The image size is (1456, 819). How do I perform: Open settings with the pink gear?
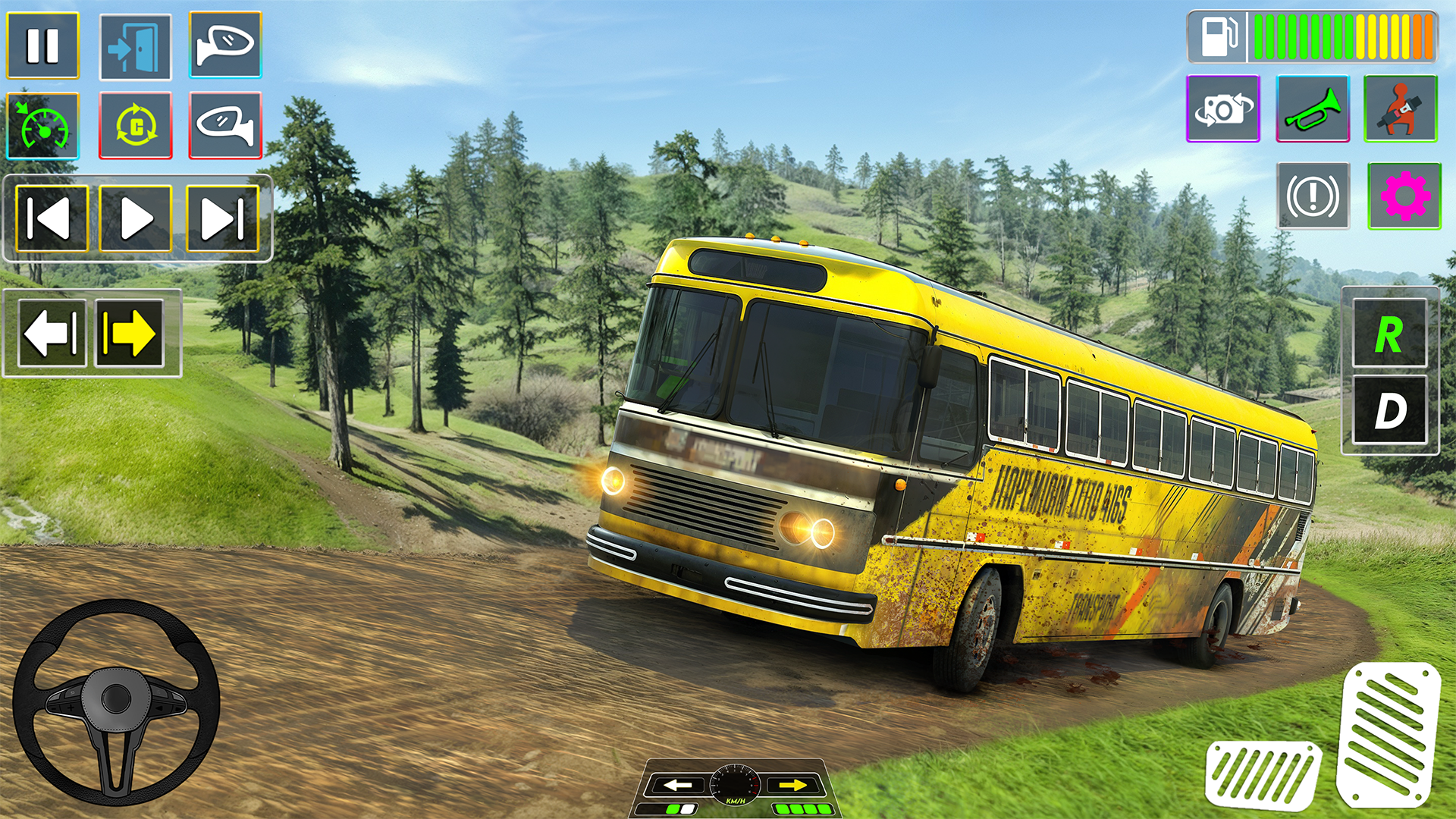pos(1404,196)
